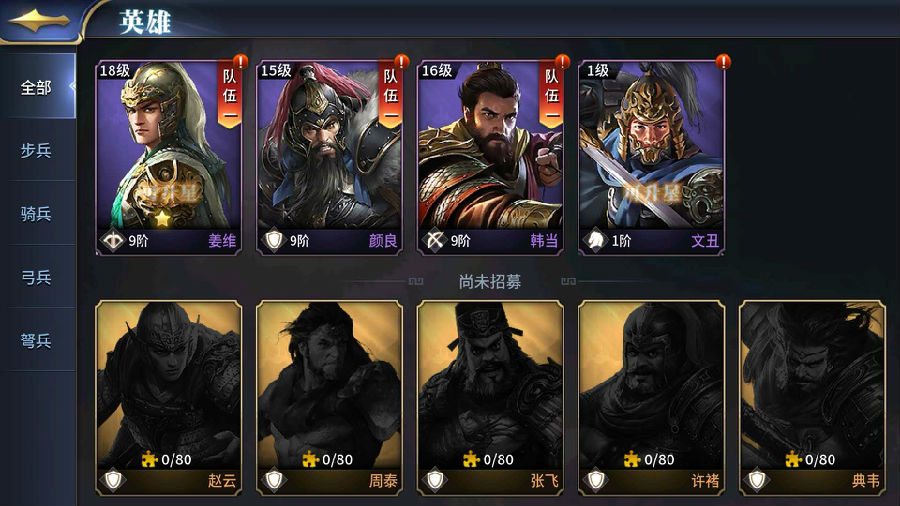Select the 文丑 hero card
900x506 pixels.
(651, 156)
